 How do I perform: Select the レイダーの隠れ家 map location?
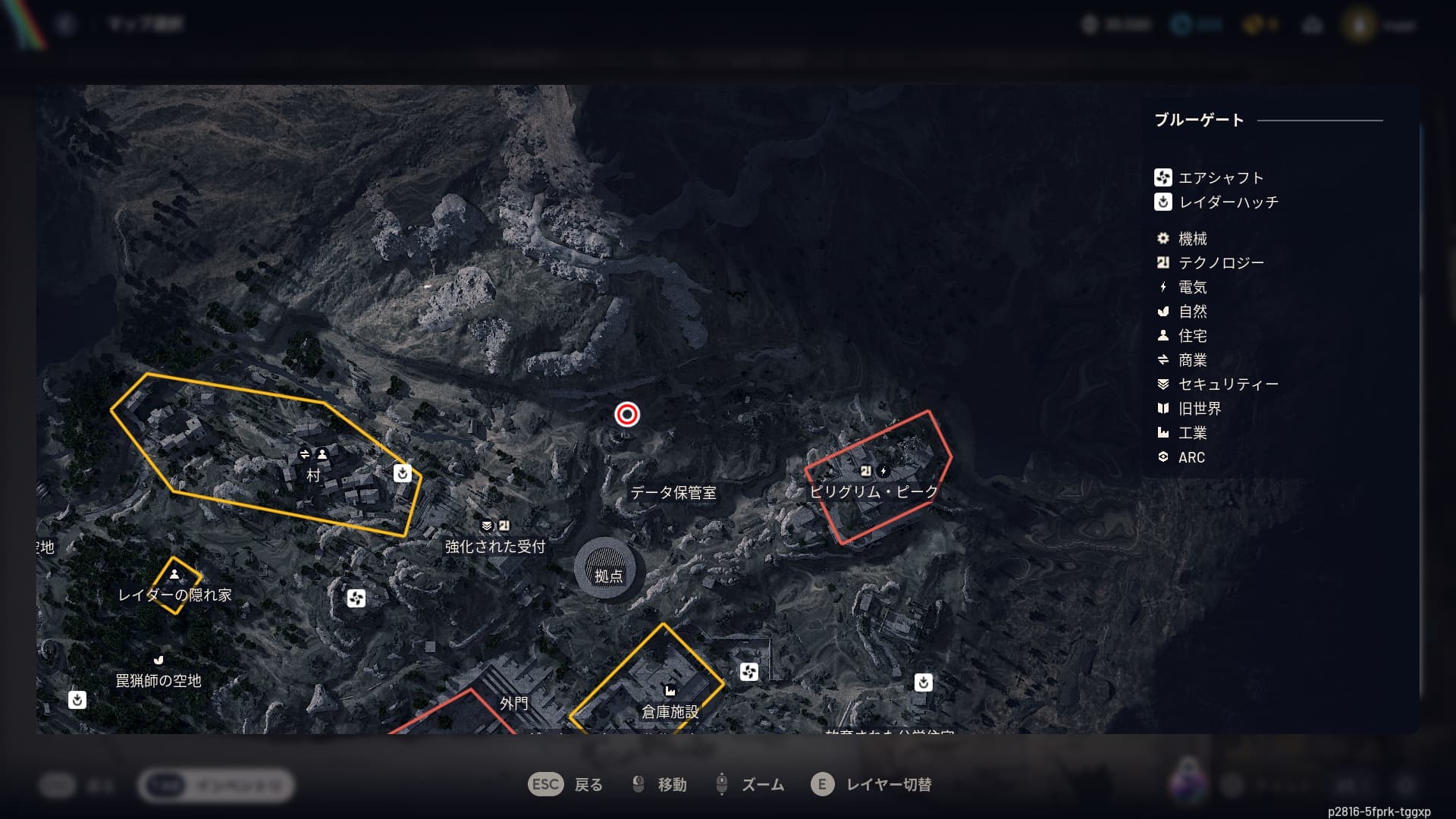point(174,595)
